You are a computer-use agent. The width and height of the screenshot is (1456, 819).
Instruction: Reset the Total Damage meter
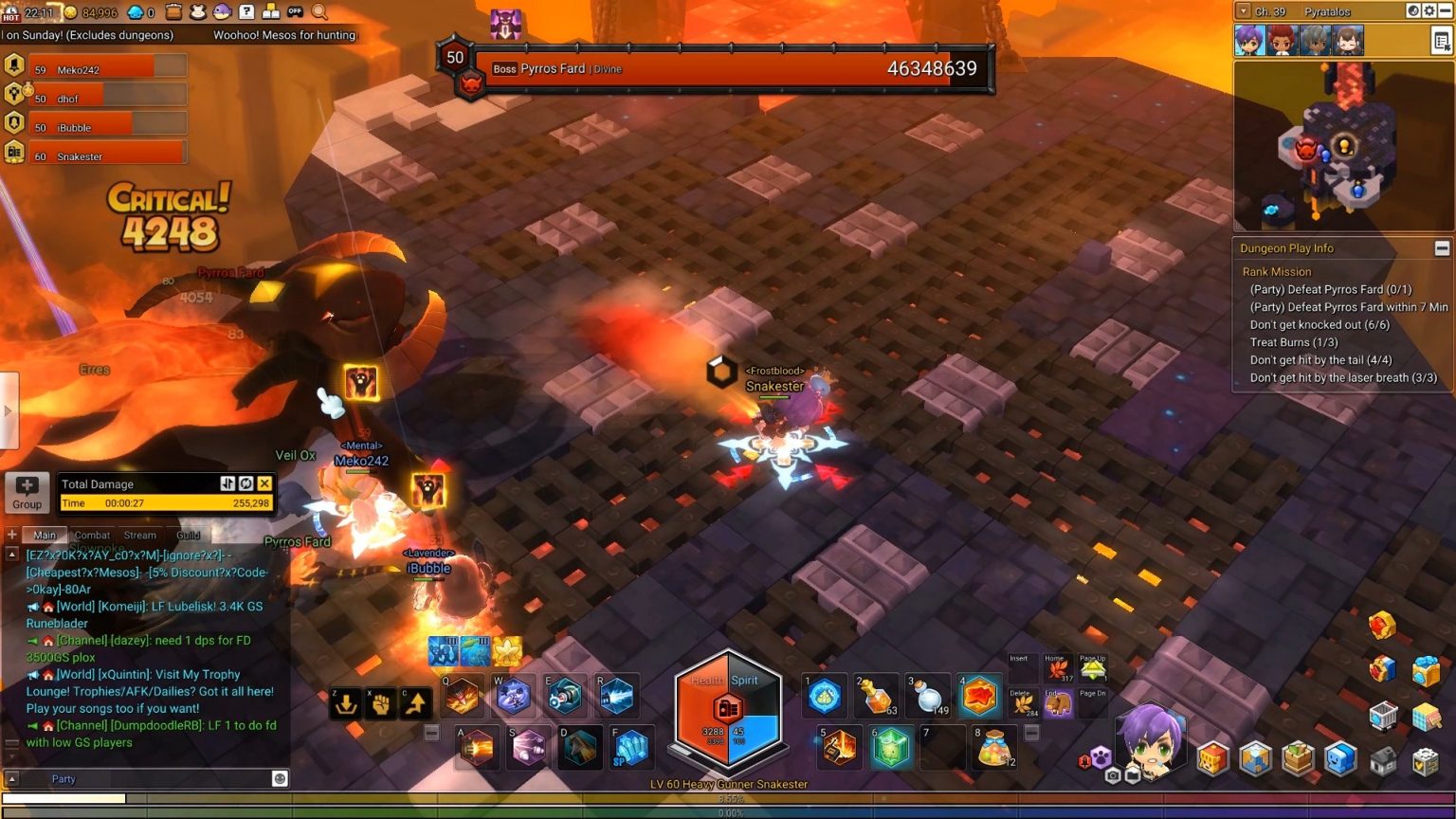[x=246, y=483]
